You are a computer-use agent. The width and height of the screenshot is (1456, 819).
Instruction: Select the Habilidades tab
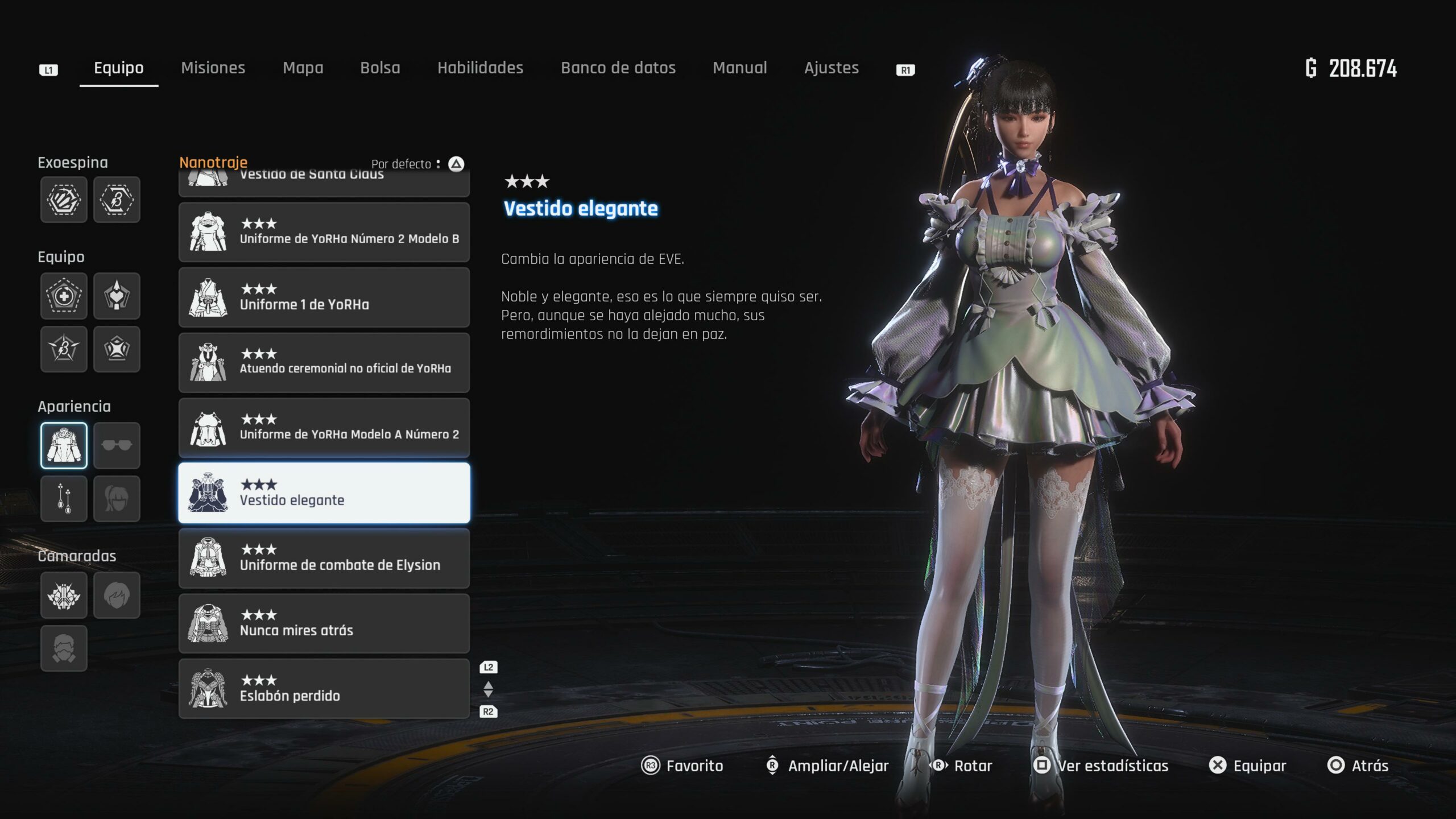click(480, 68)
